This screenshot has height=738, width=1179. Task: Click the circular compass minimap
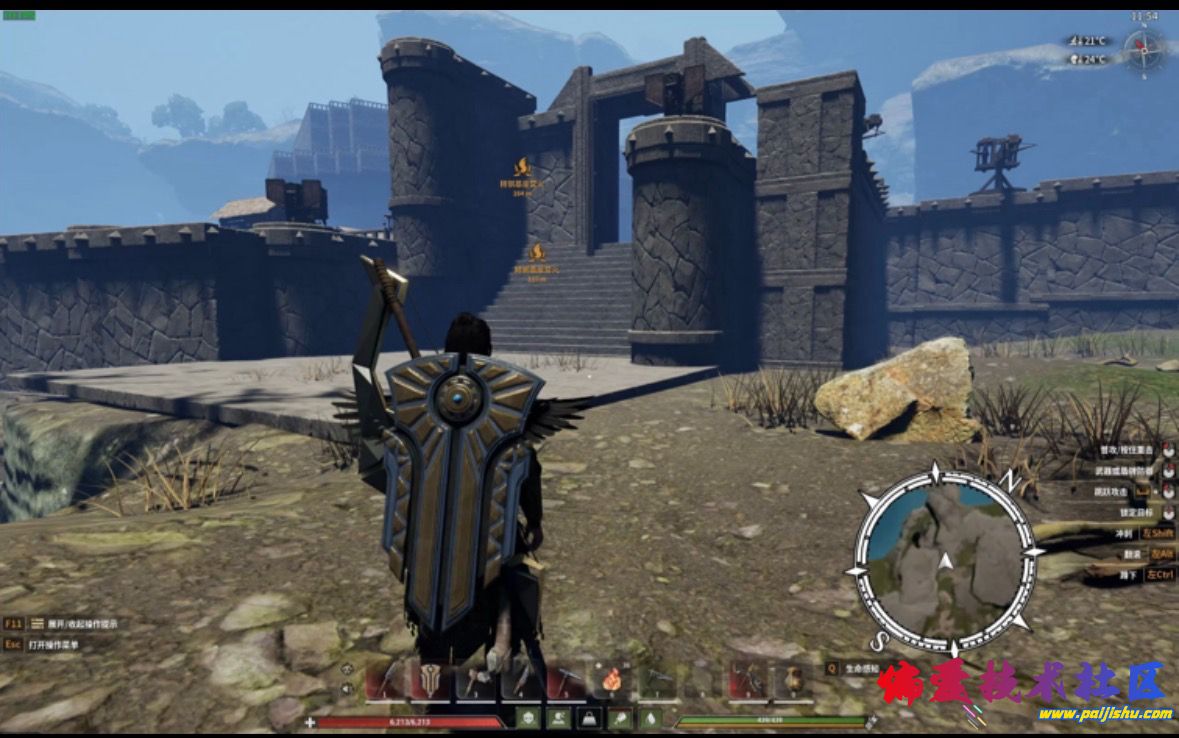point(942,561)
